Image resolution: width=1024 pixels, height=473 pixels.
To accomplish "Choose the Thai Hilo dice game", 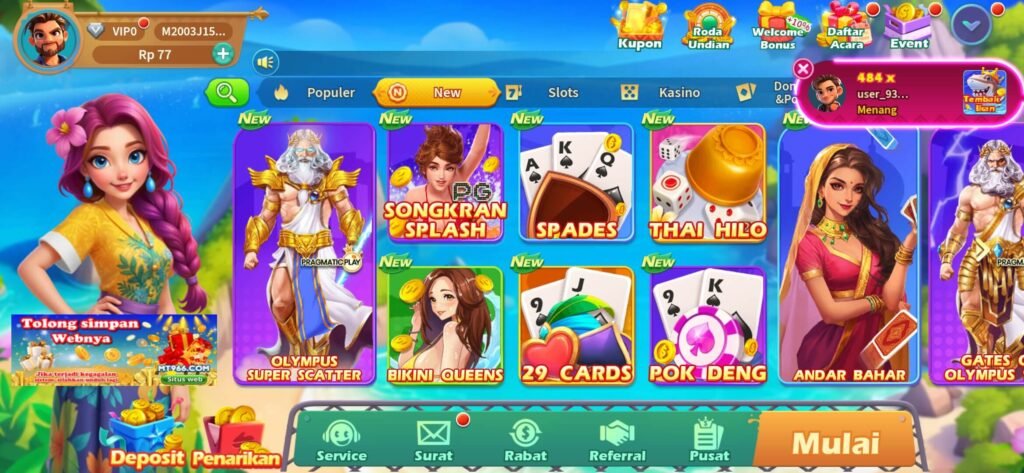I will click(x=708, y=184).
